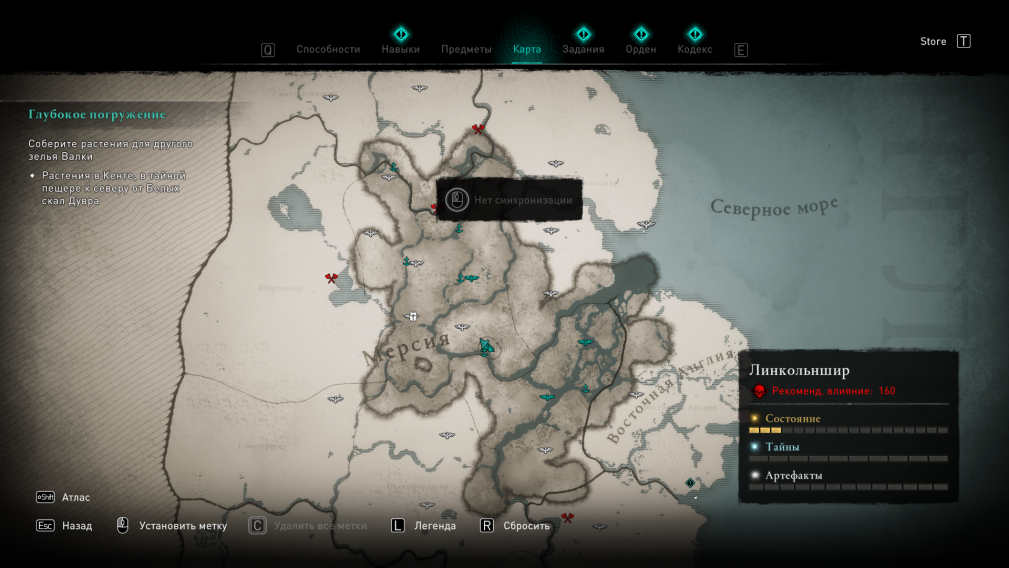Open the Store
The image size is (1009, 568).
933,41
